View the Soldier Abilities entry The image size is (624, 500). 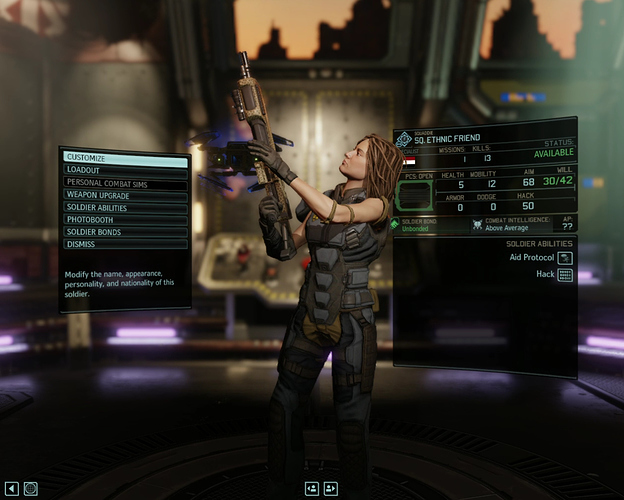[125, 207]
